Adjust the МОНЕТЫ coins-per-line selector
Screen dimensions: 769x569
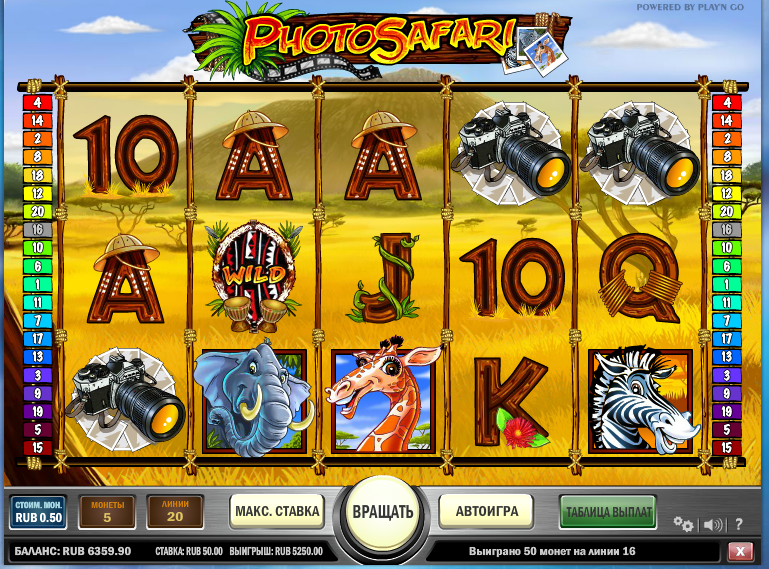[106, 512]
